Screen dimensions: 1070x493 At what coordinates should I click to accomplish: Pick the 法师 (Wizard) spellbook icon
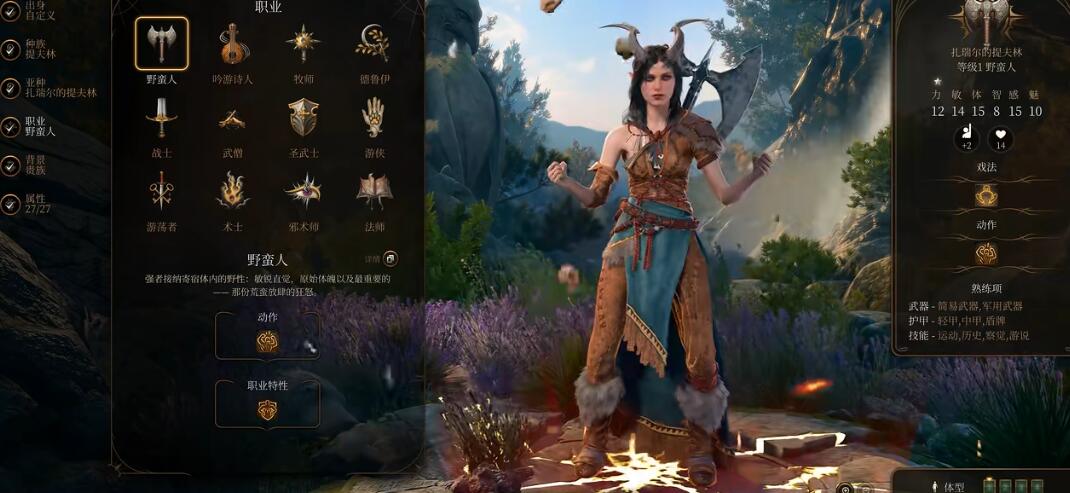tap(373, 190)
